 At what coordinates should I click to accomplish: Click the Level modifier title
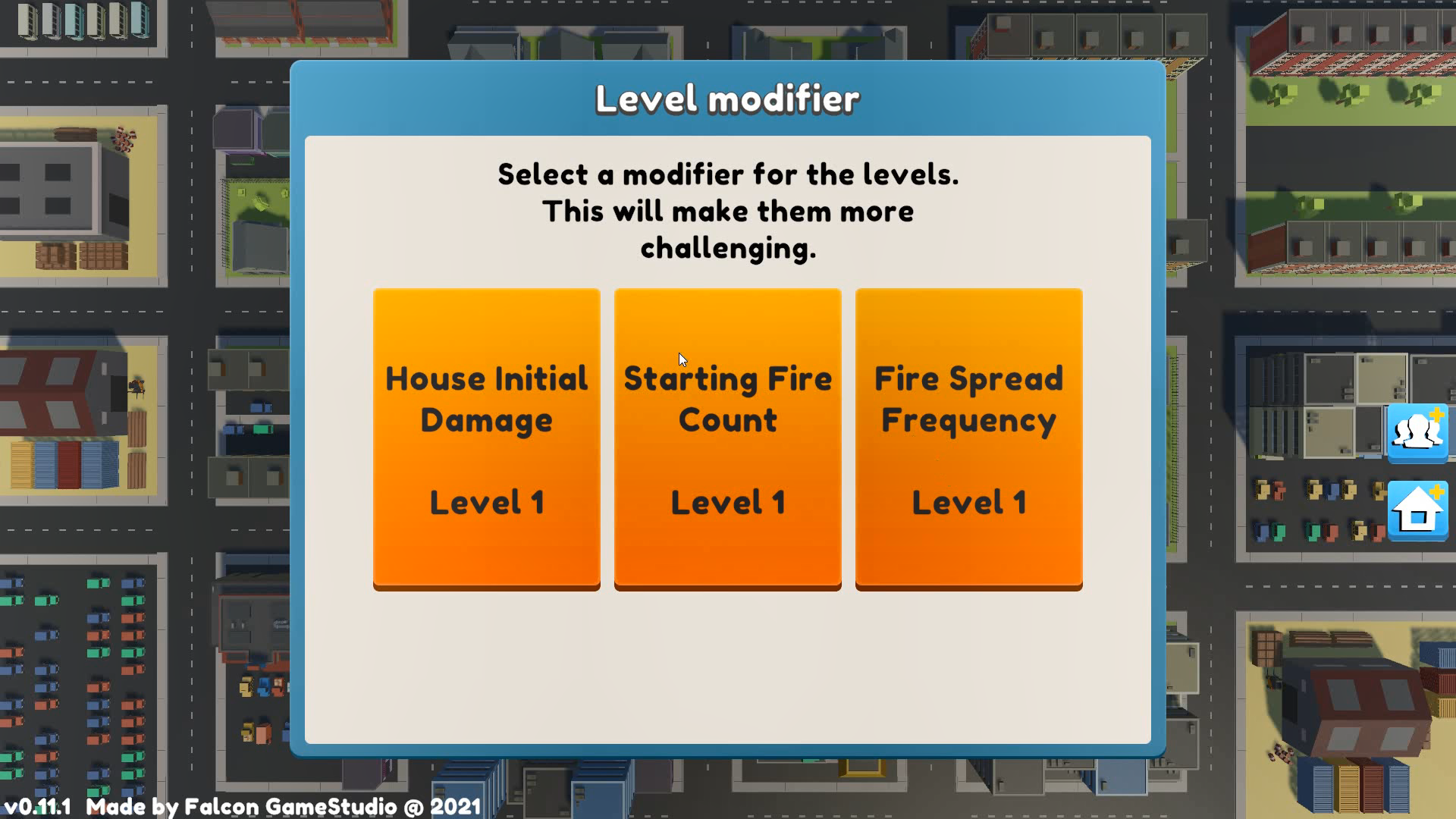(727, 97)
